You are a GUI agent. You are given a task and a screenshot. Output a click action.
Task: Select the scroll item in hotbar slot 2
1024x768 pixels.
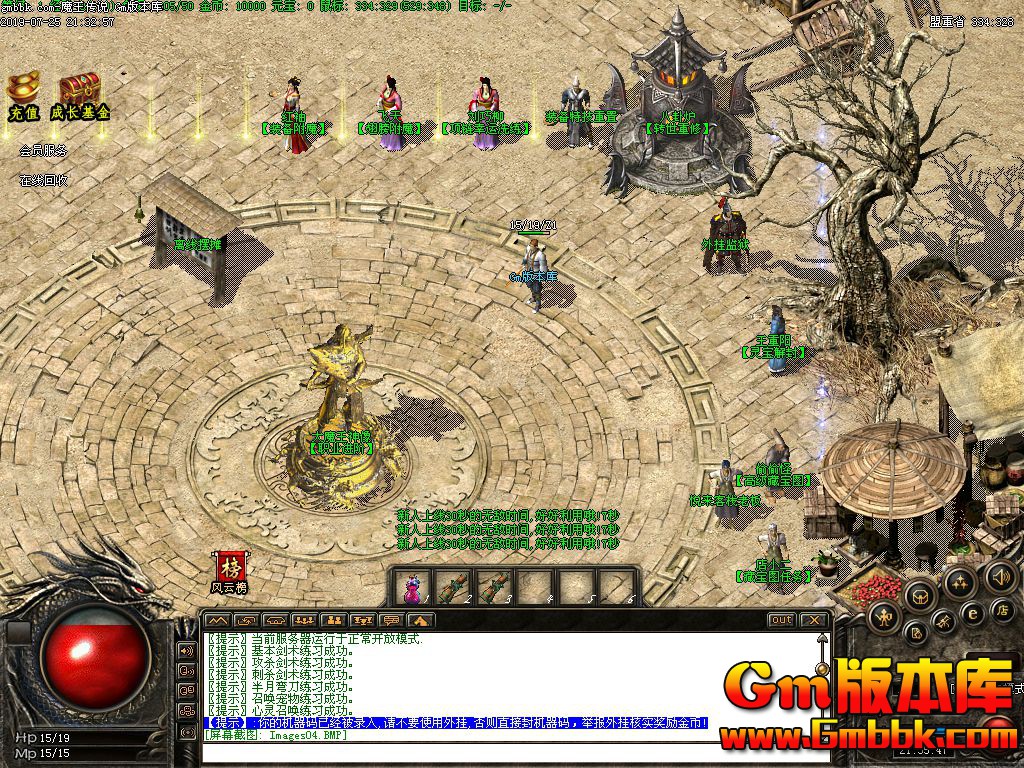click(452, 586)
